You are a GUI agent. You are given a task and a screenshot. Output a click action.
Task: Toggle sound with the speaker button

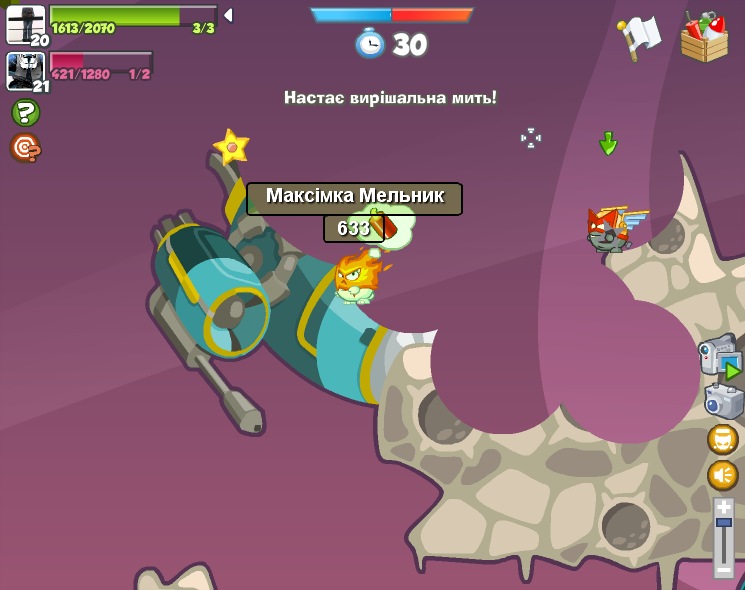(x=722, y=475)
